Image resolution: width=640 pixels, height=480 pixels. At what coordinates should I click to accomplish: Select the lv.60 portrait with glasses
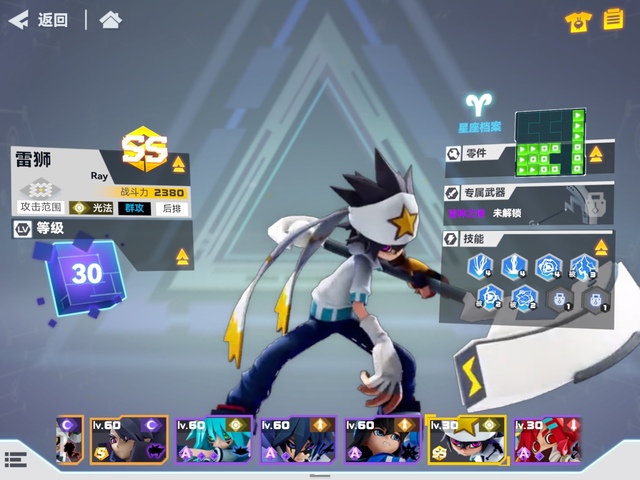[x=381, y=441]
